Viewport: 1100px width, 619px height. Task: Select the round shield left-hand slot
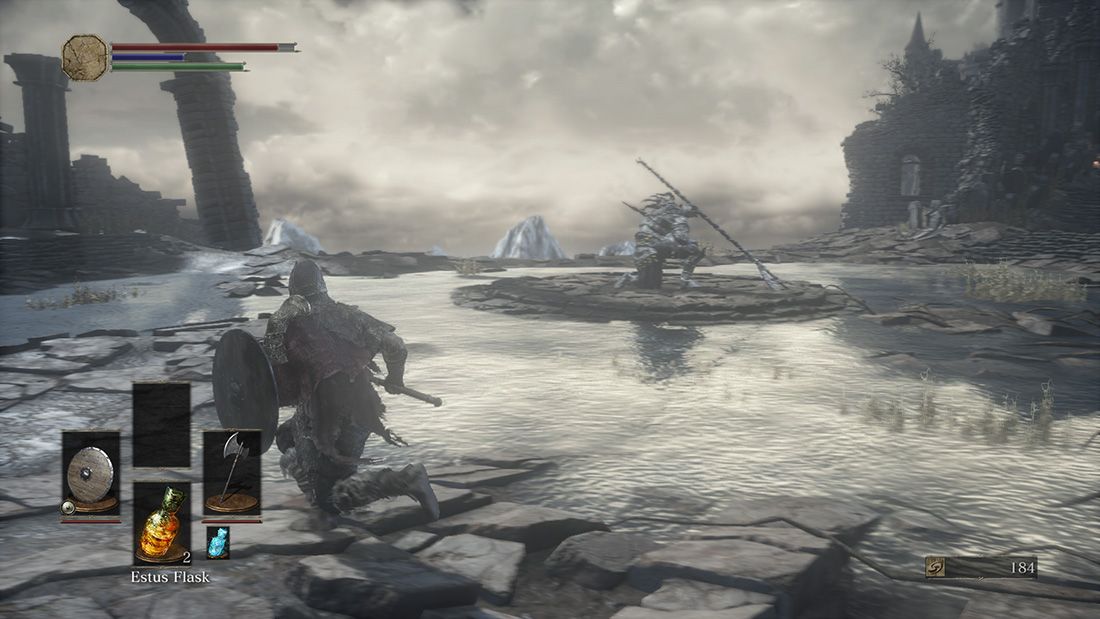coord(91,474)
